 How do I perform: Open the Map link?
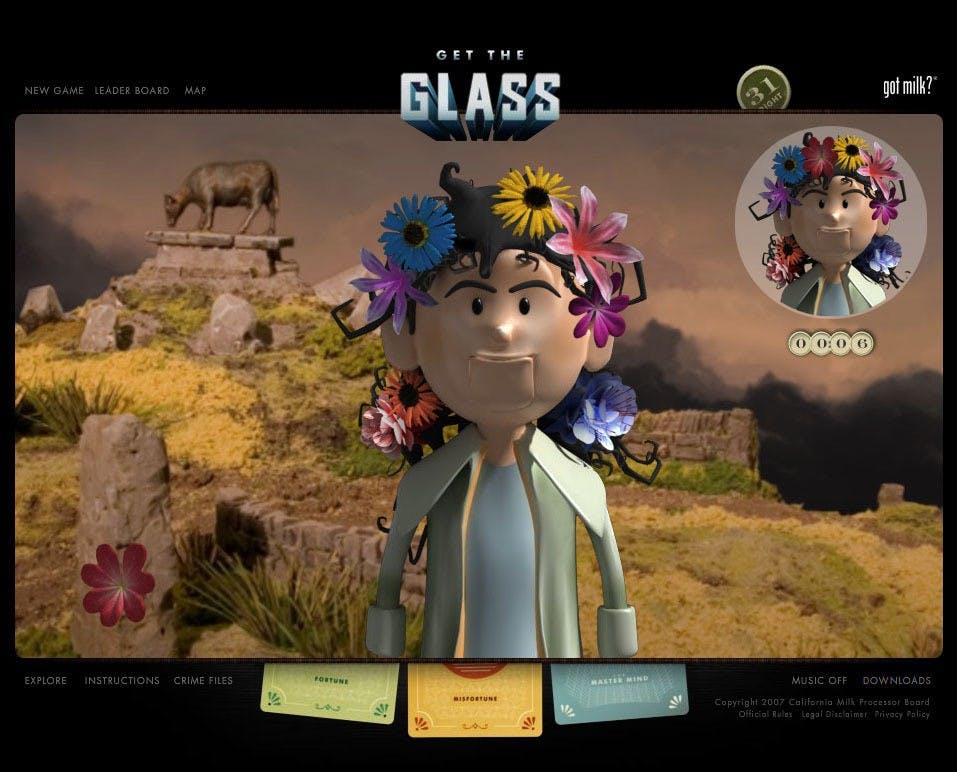click(195, 91)
